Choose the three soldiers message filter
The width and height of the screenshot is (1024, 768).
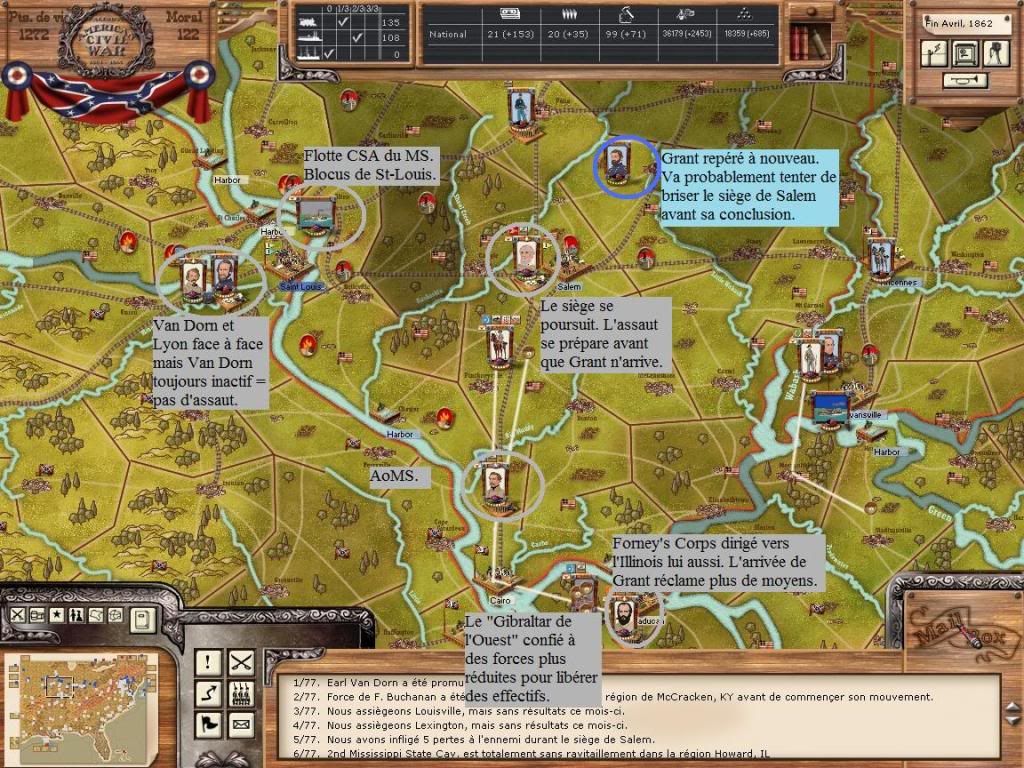[x=241, y=692]
